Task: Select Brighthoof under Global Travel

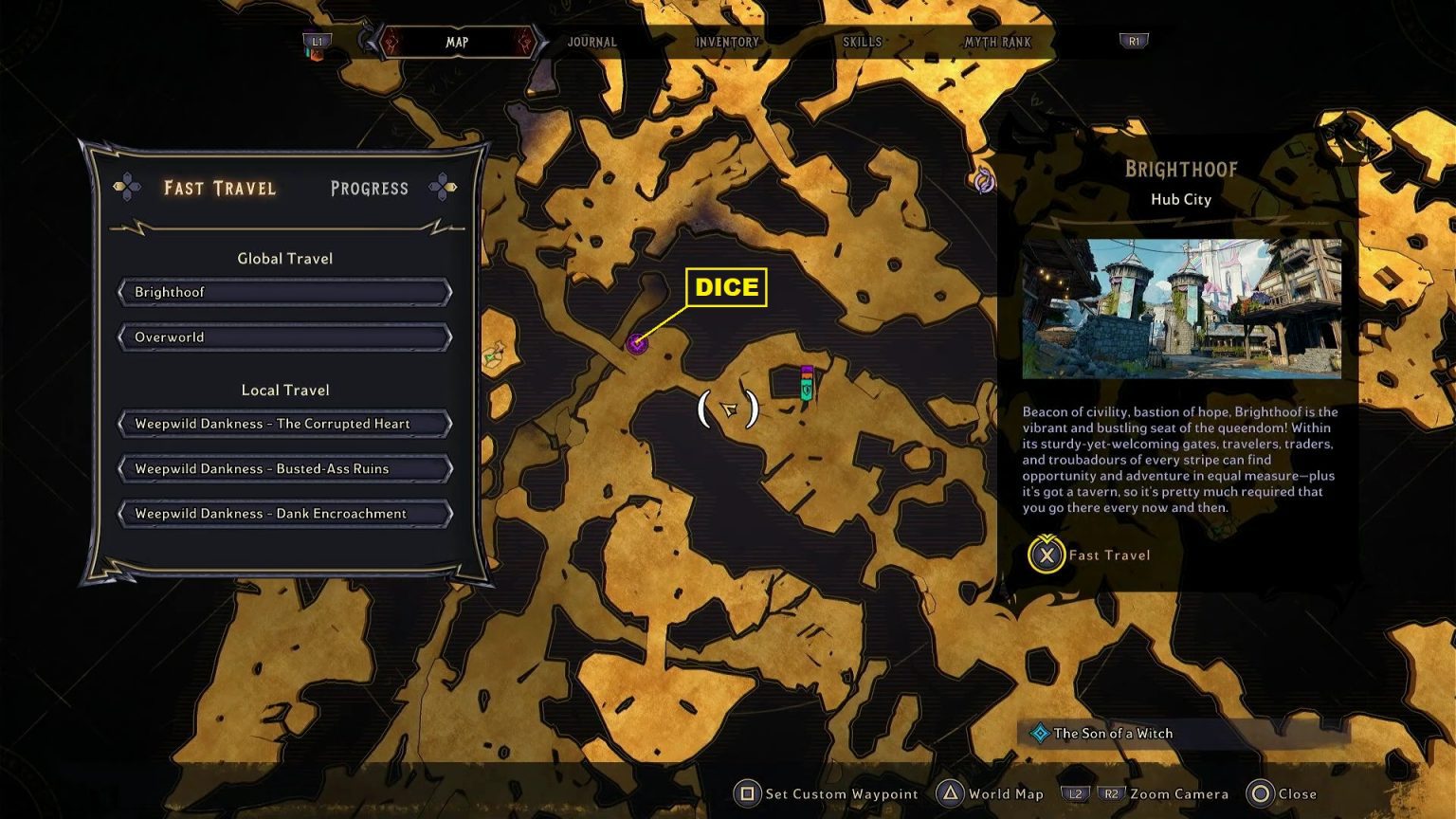Action: point(283,292)
